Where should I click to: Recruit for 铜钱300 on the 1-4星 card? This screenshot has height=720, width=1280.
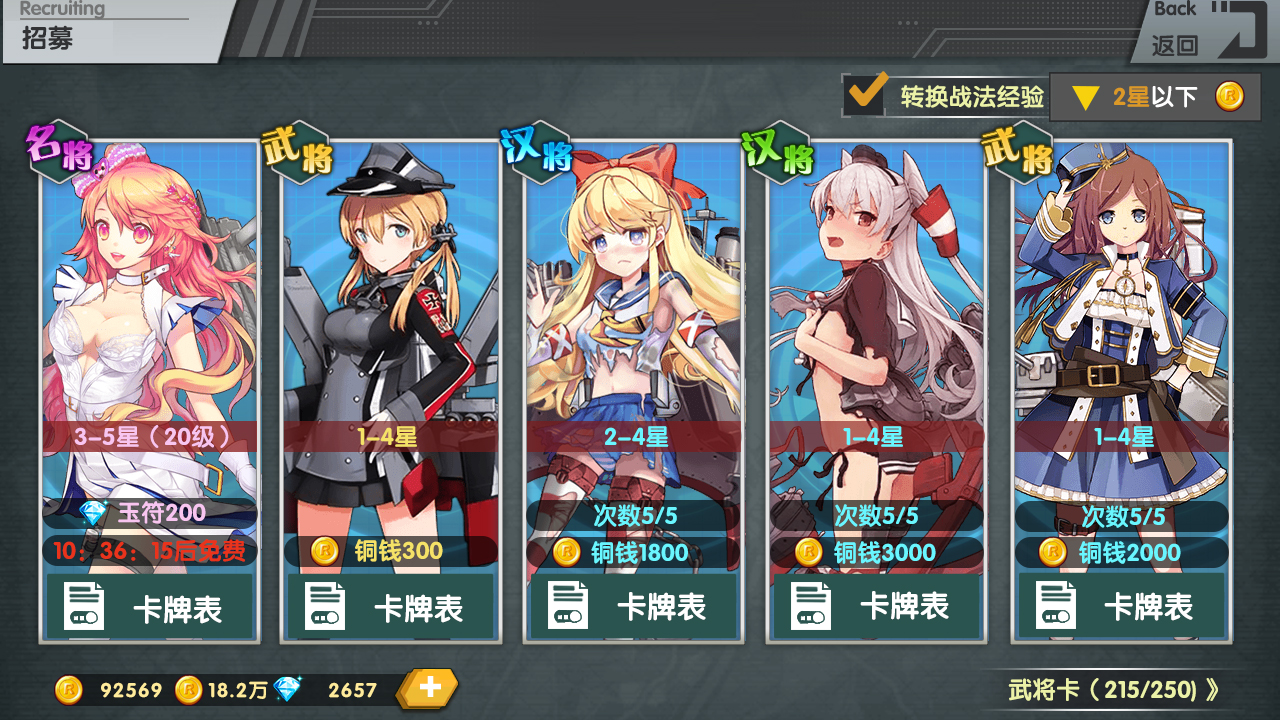coord(391,551)
